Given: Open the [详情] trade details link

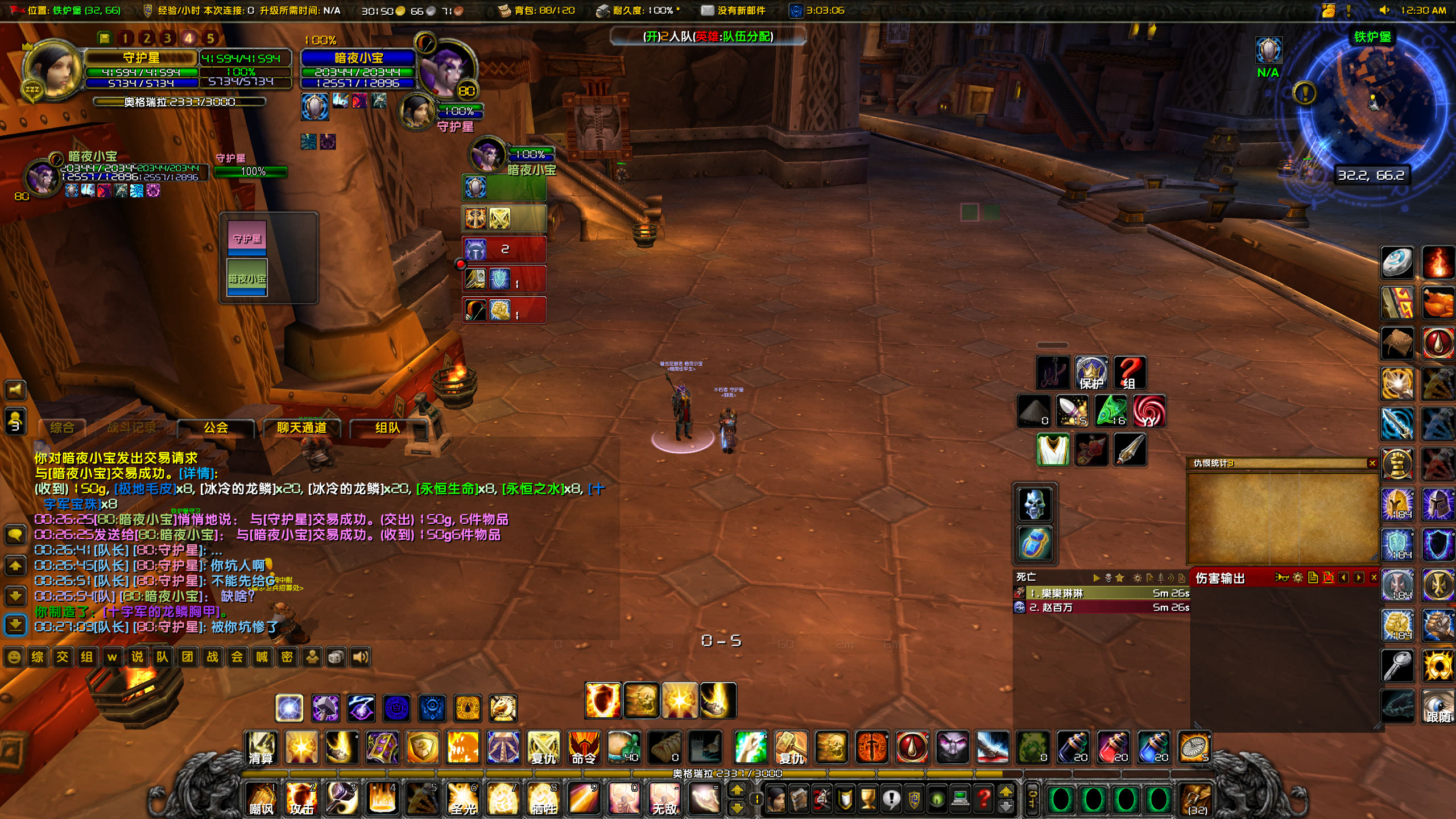Looking at the screenshot, I should click(198, 473).
